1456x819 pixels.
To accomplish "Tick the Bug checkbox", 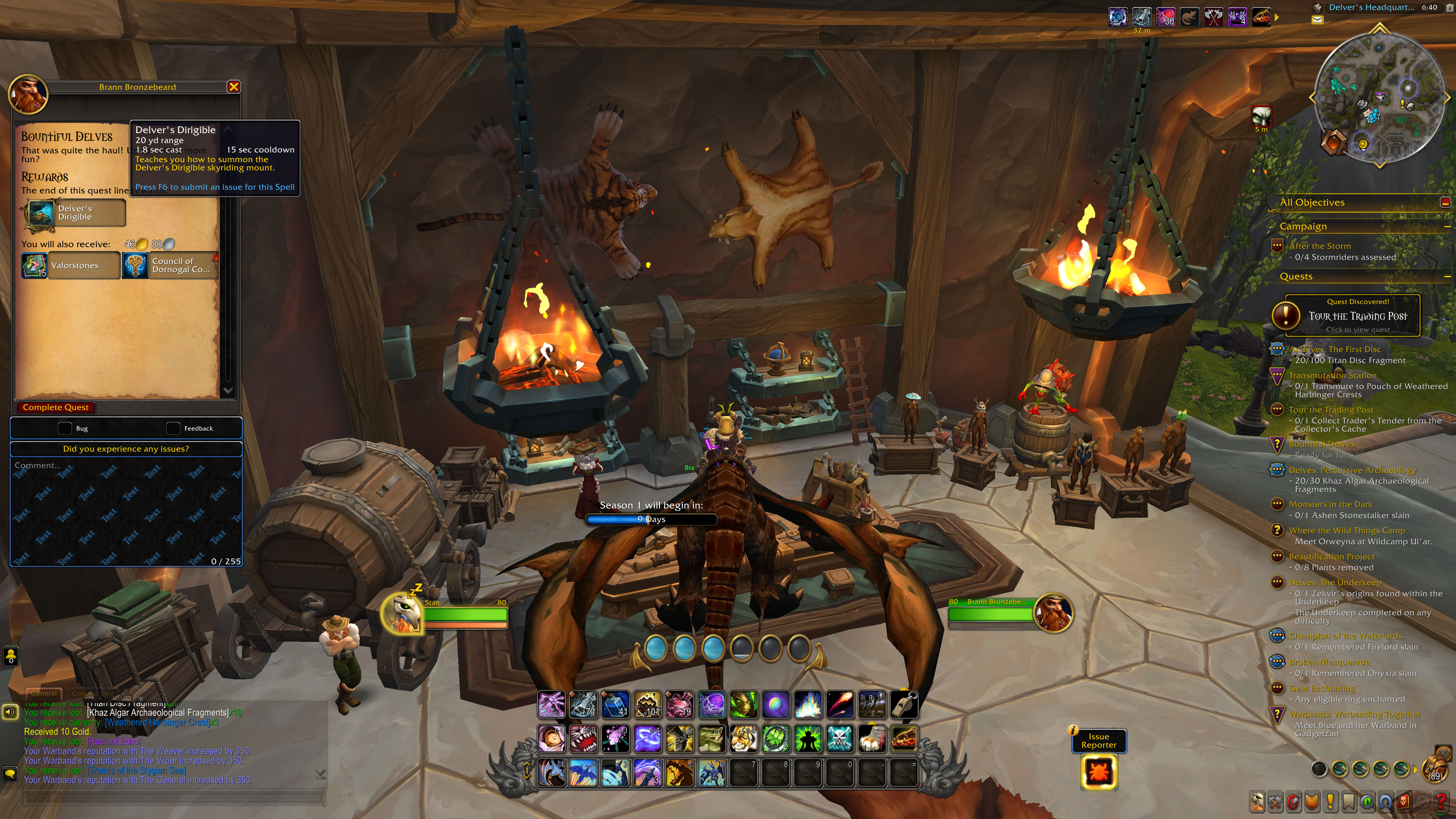I will [65, 429].
